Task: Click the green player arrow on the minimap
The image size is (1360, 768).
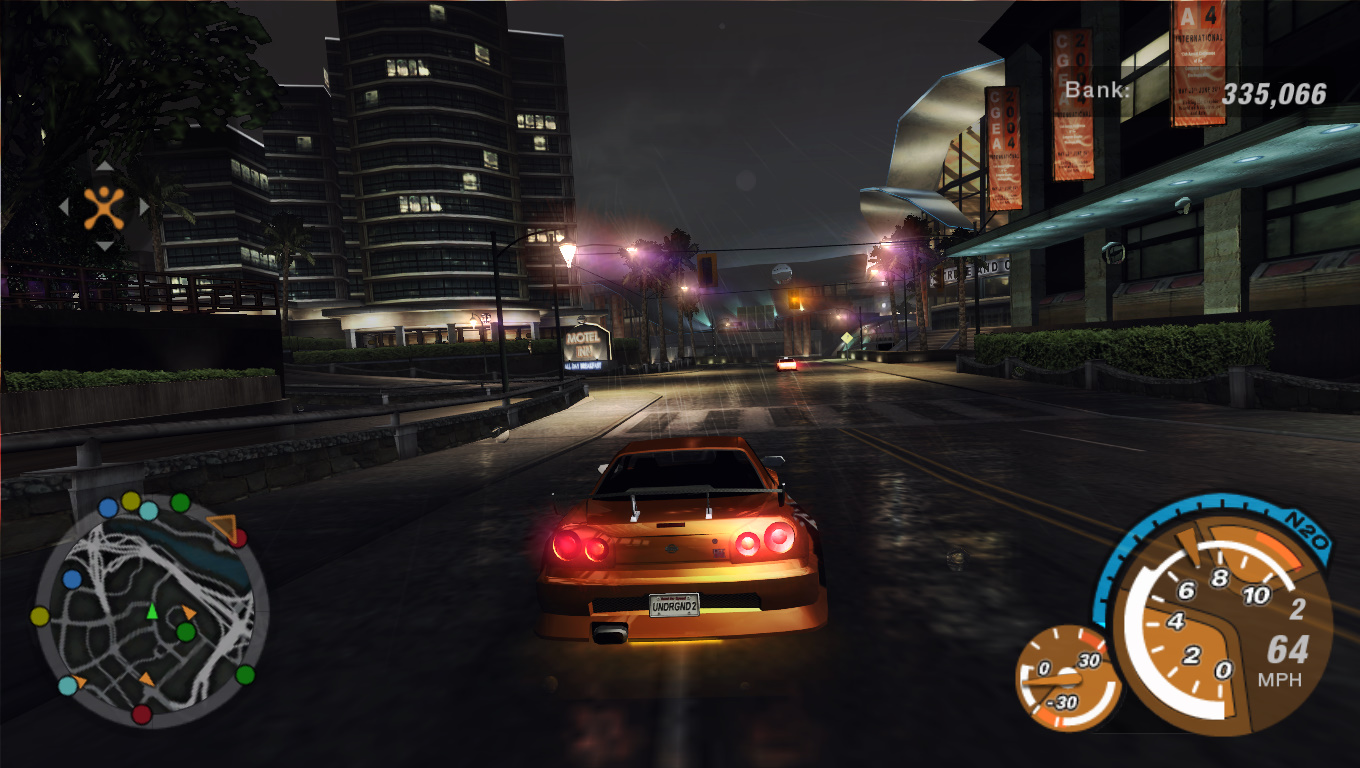Action: click(152, 612)
